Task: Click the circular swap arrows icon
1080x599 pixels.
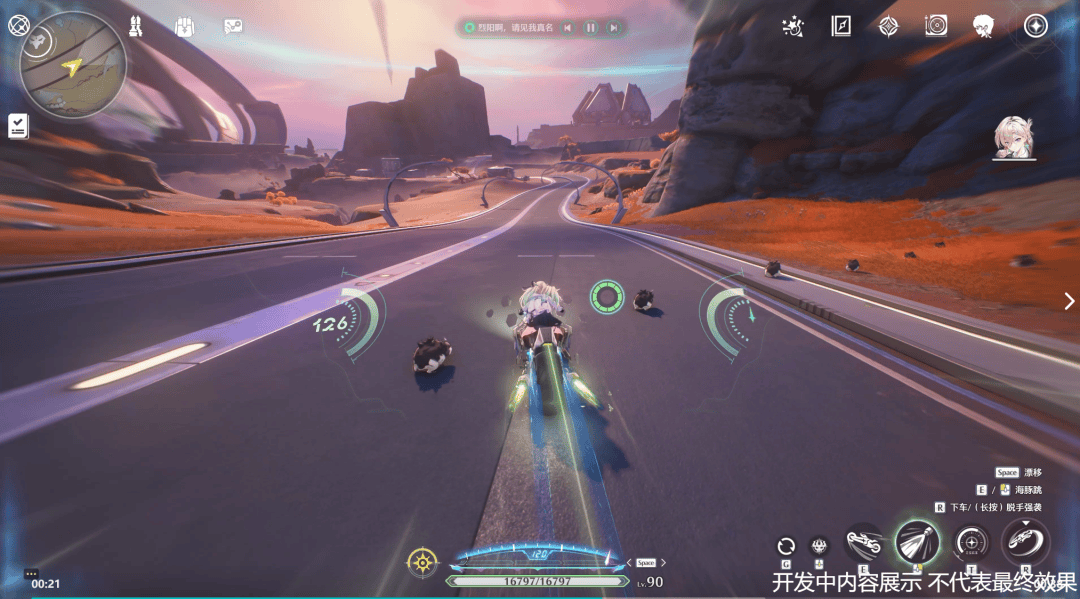Action: tap(786, 546)
